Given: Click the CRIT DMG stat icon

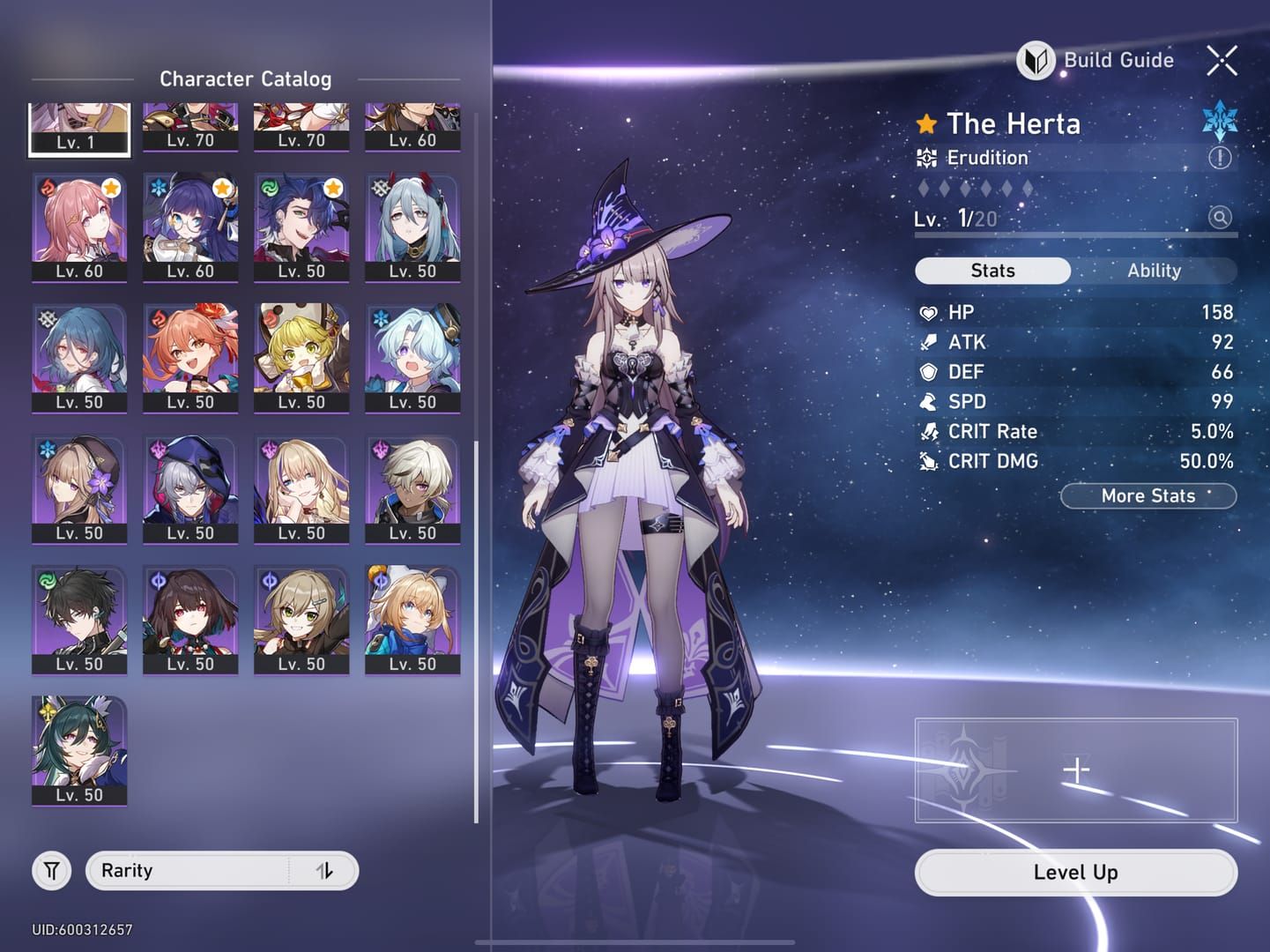Looking at the screenshot, I should [928, 461].
